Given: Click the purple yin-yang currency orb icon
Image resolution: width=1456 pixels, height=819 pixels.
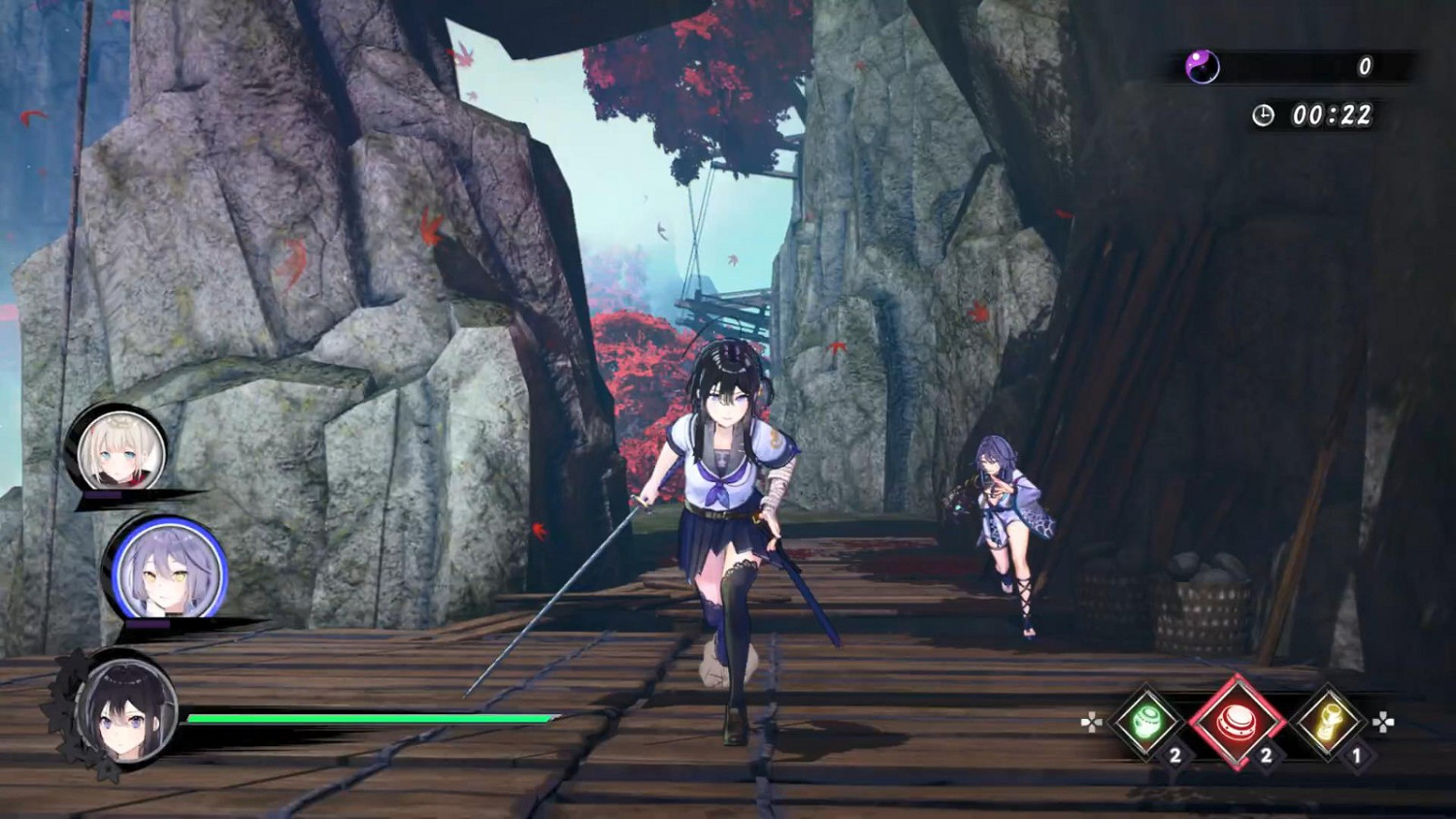Looking at the screenshot, I should pyautogui.click(x=1203, y=68).
